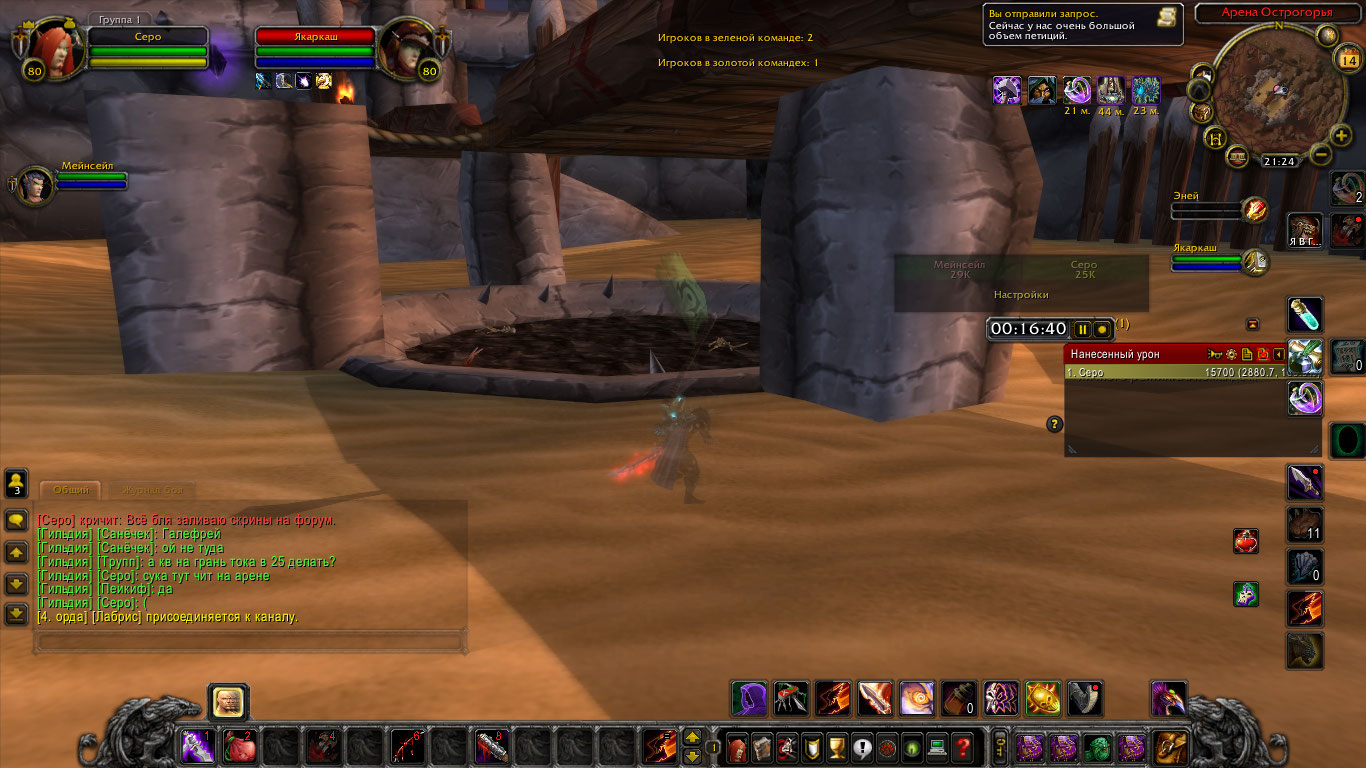
Task: Open the main backpack bag
Action: pos(1171,747)
